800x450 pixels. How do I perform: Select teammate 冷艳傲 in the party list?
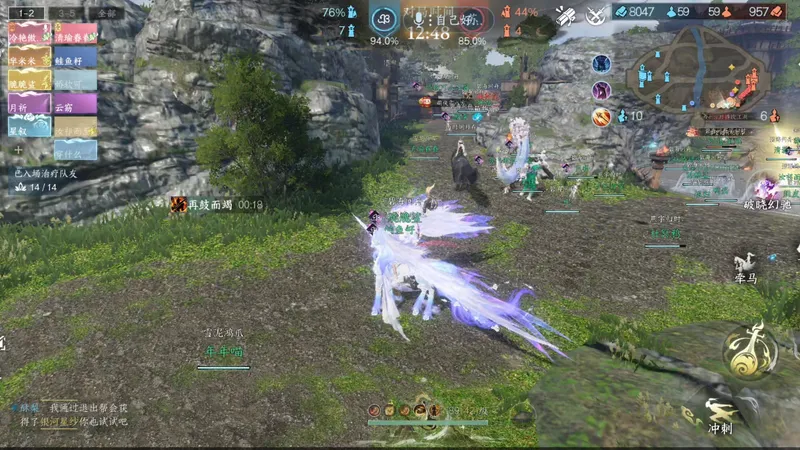coord(29,36)
